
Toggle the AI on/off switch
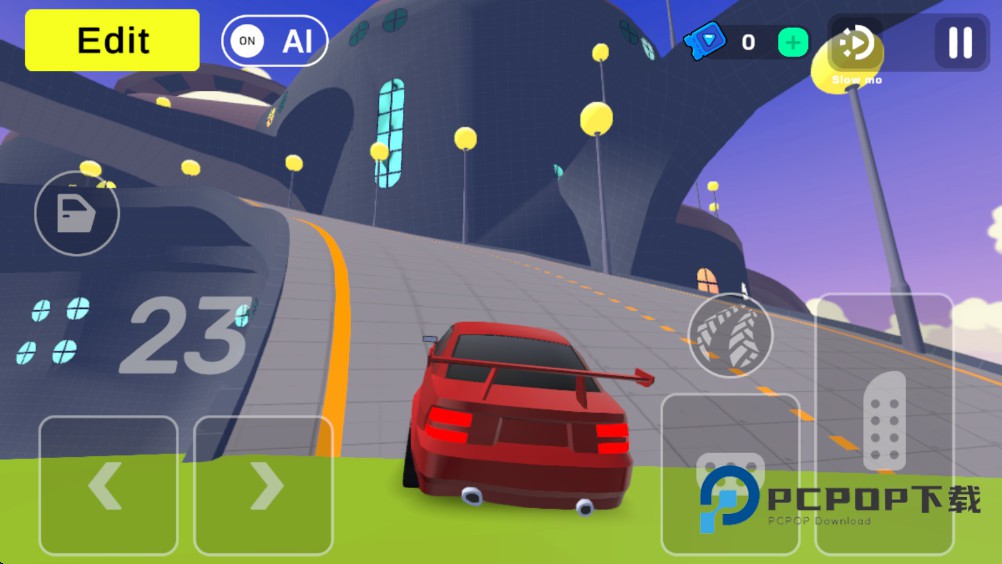click(x=274, y=41)
